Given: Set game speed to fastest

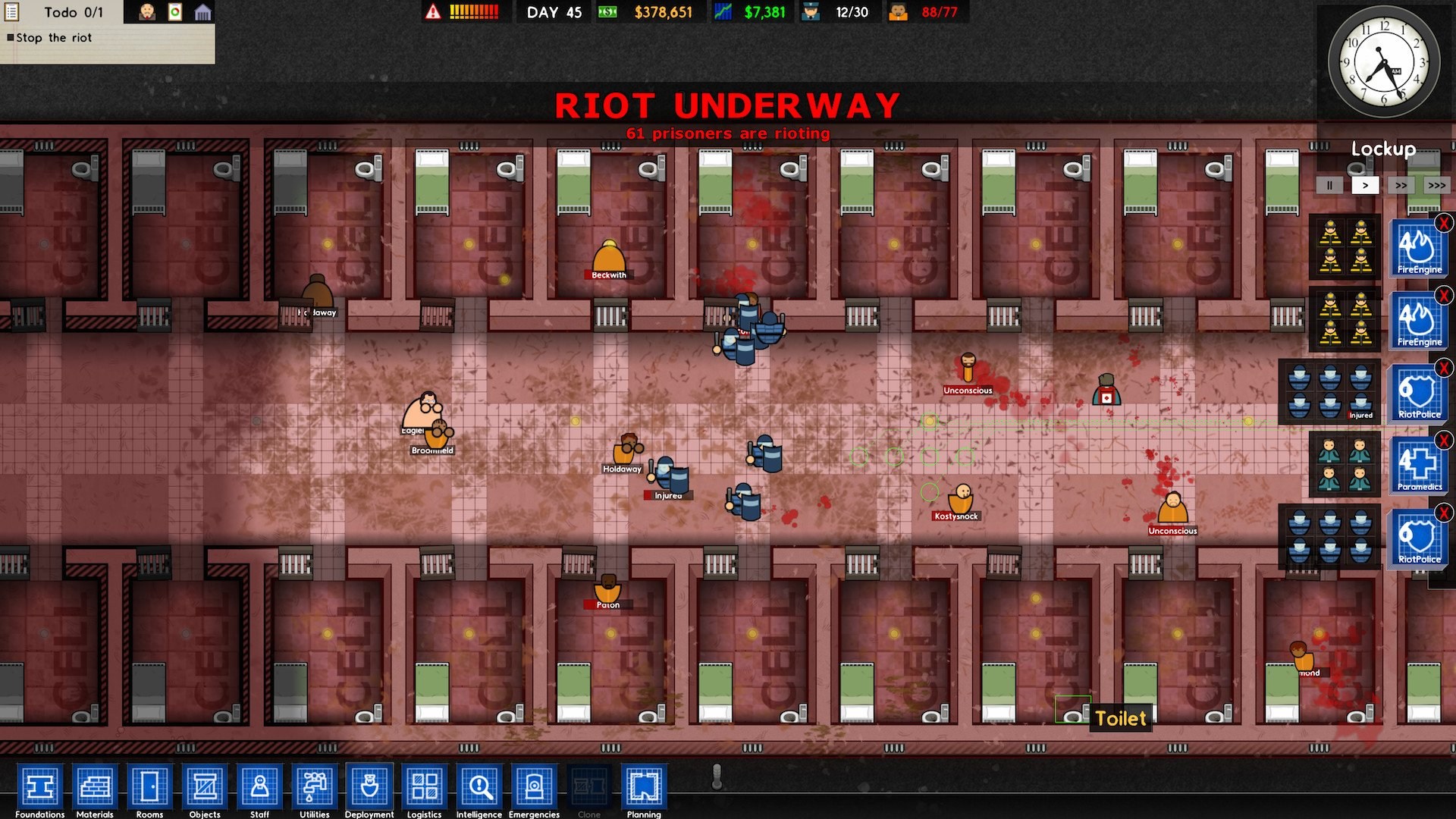Looking at the screenshot, I should (1436, 184).
